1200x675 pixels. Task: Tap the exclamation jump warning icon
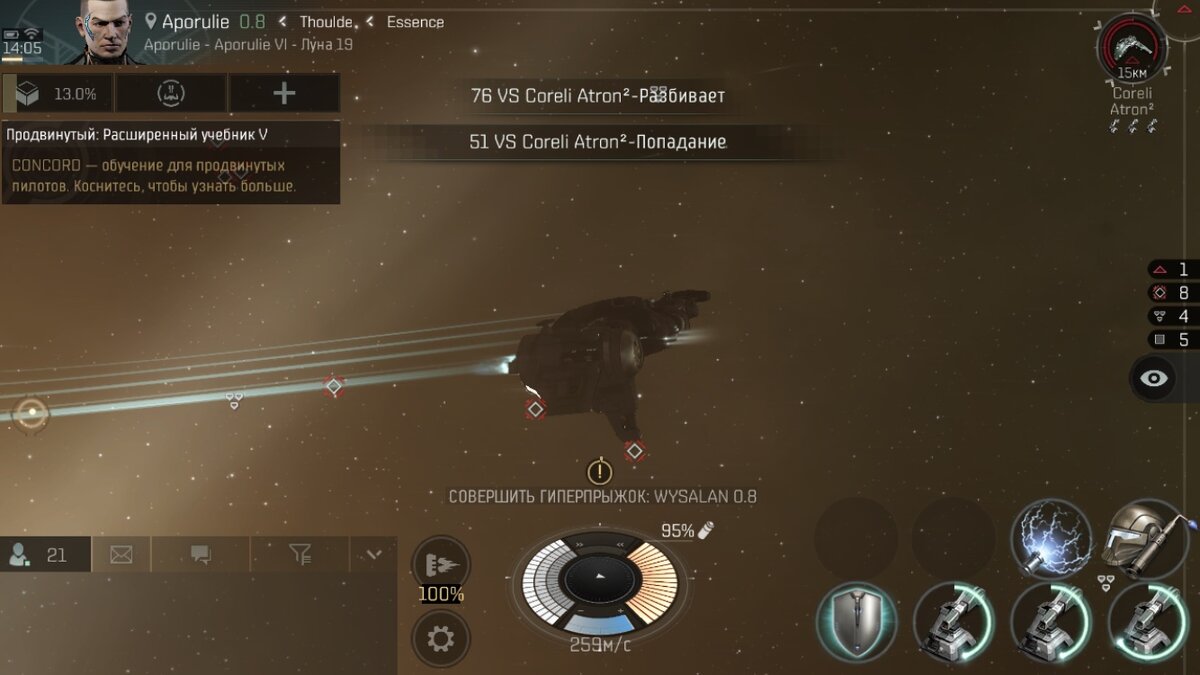click(599, 471)
